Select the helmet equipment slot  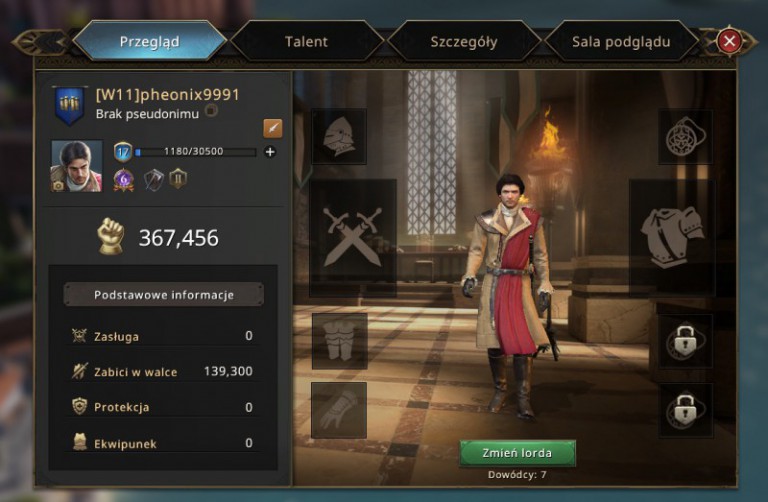pyautogui.click(x=339, y=137)
